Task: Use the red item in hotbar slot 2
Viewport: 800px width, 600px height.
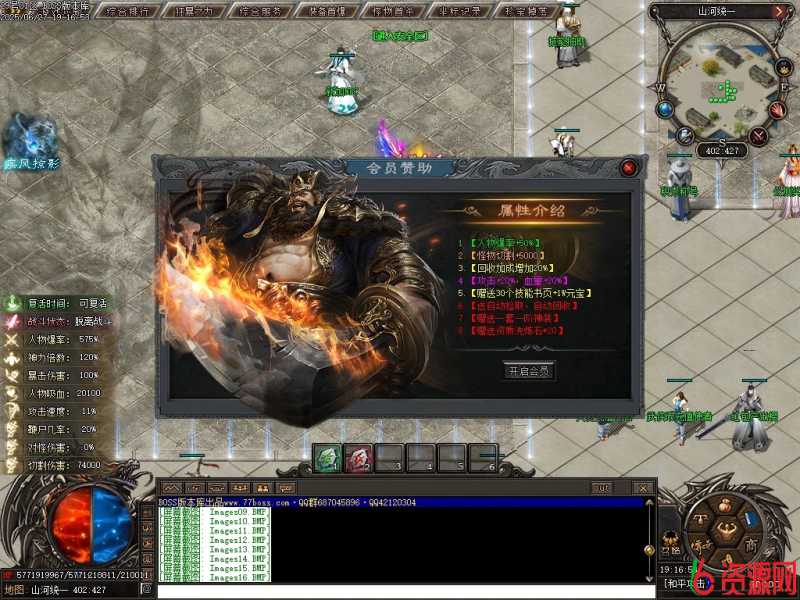Action: click(359, 458)
